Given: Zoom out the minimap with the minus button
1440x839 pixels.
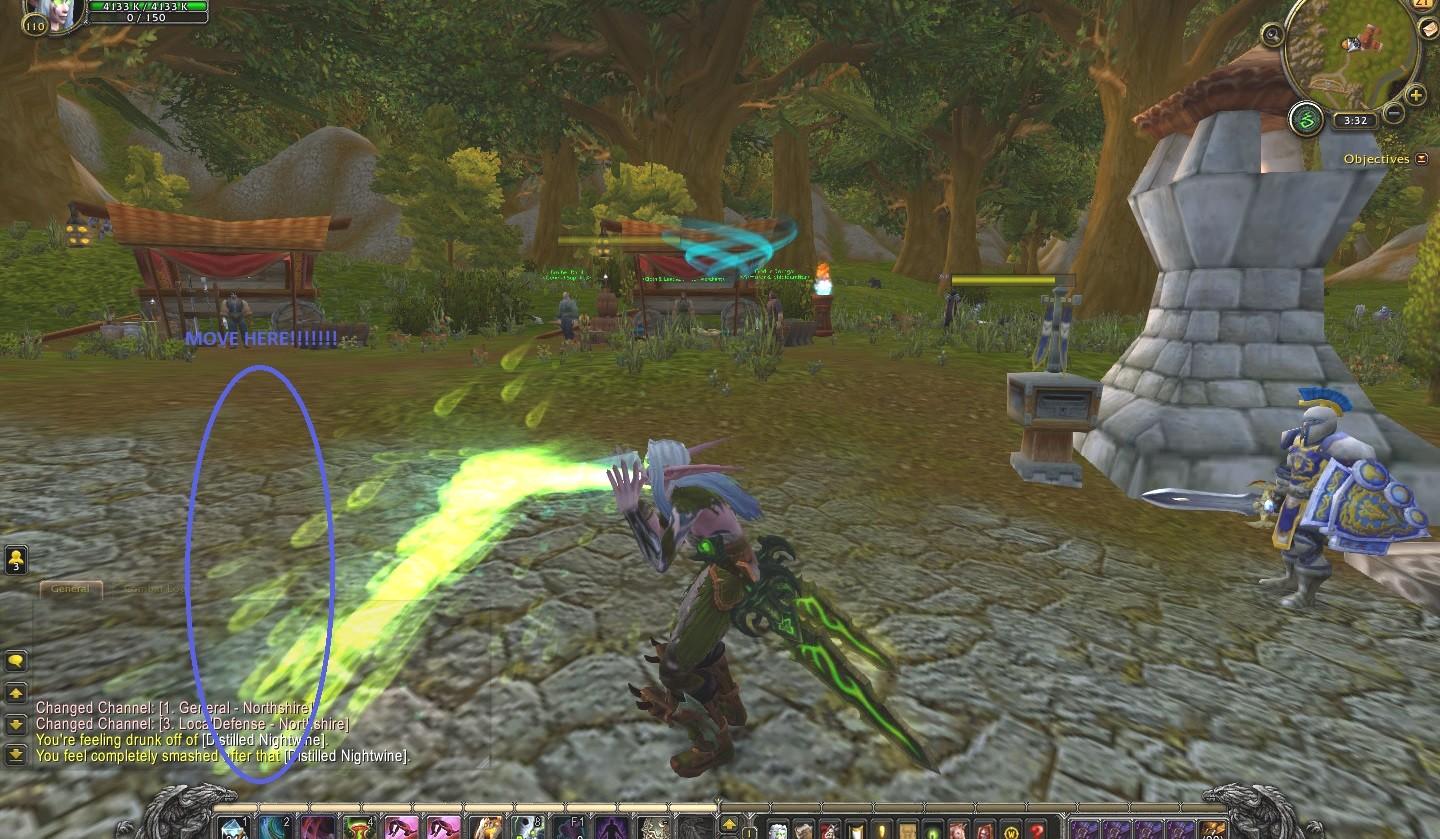Looking at the screenshot, I should pos(1394,113).
